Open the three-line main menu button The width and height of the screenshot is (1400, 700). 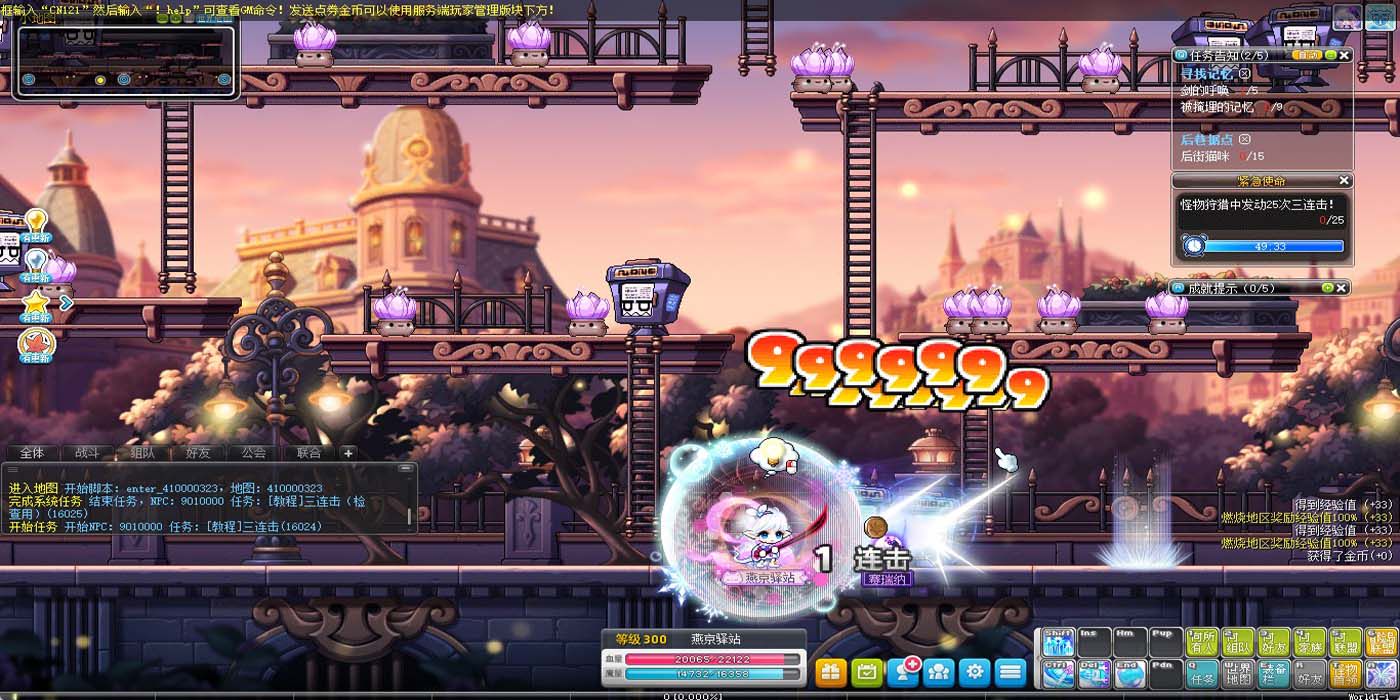pos(1011,672)
